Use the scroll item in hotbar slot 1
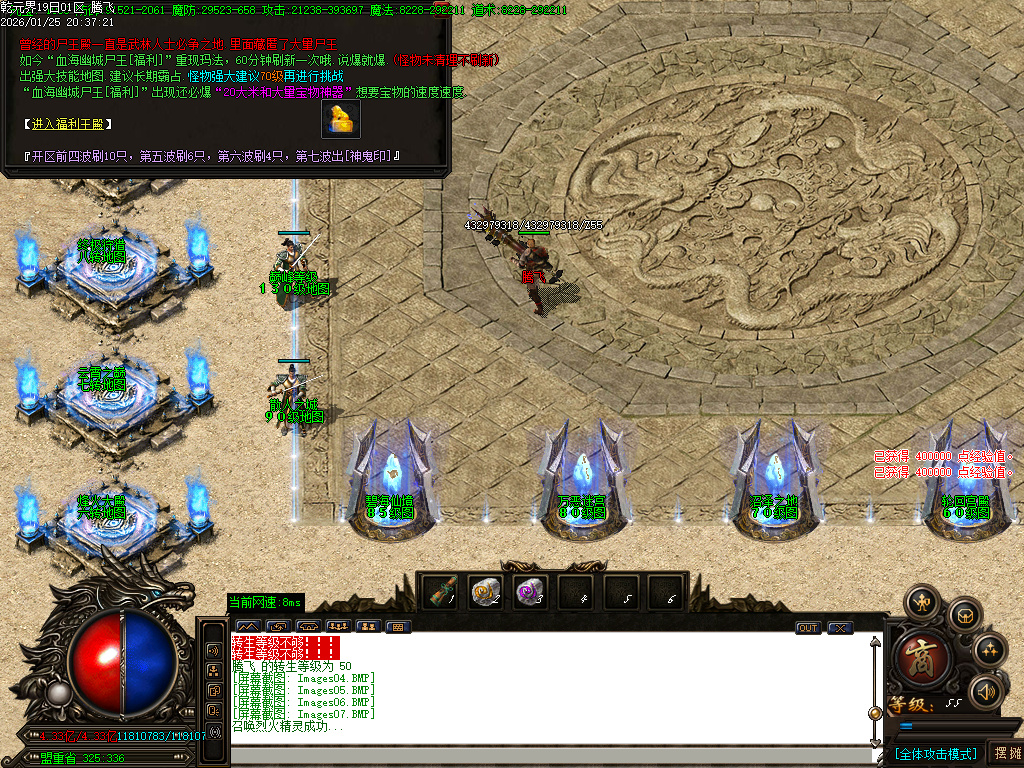 coord(440,593)
